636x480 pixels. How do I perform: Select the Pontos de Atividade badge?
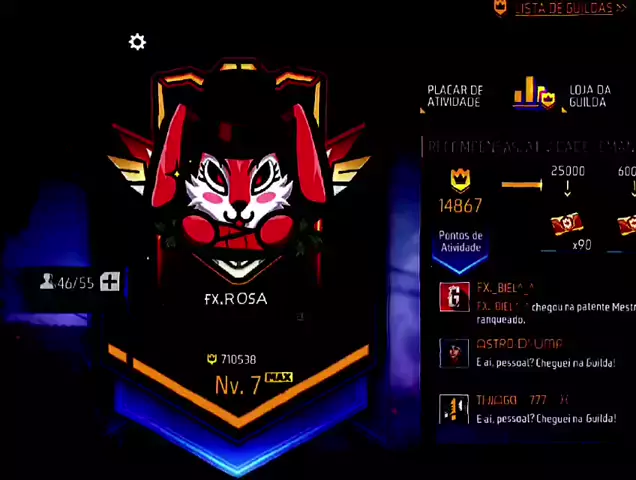pyautogui.click(x=460, y=243)
